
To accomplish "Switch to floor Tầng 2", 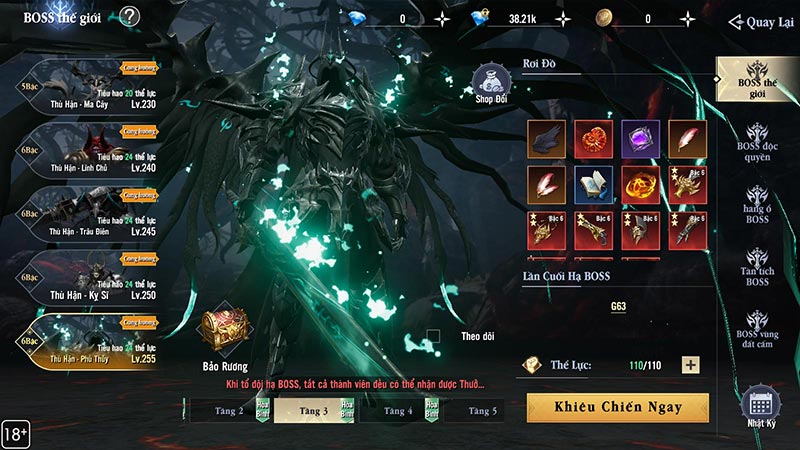I will click(220, 410).
